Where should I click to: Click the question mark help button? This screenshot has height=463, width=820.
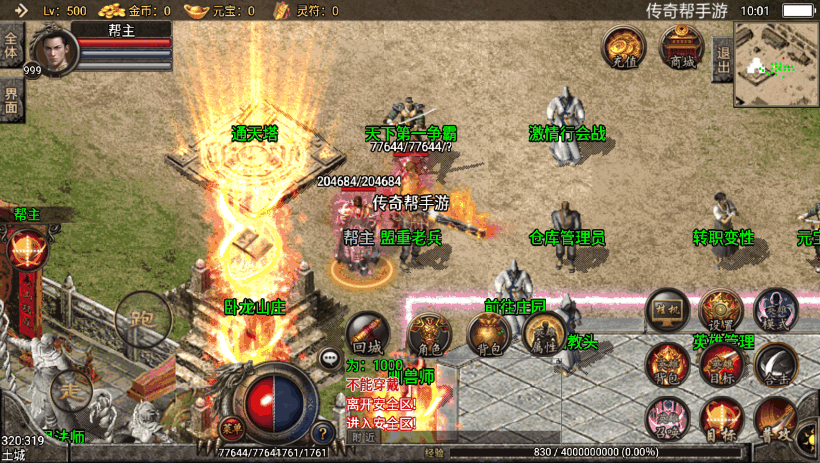[x=322, y=434]
